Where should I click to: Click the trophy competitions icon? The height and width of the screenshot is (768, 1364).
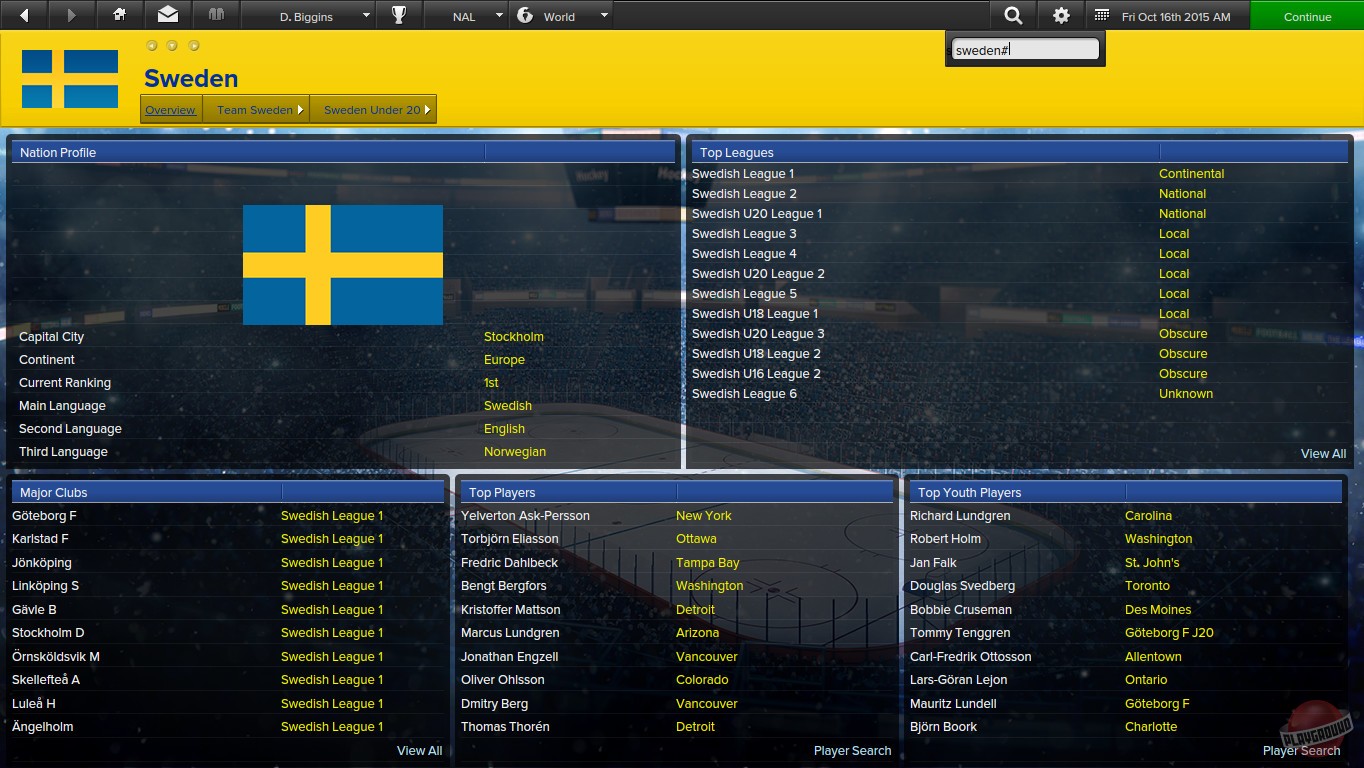pos(399,15)
